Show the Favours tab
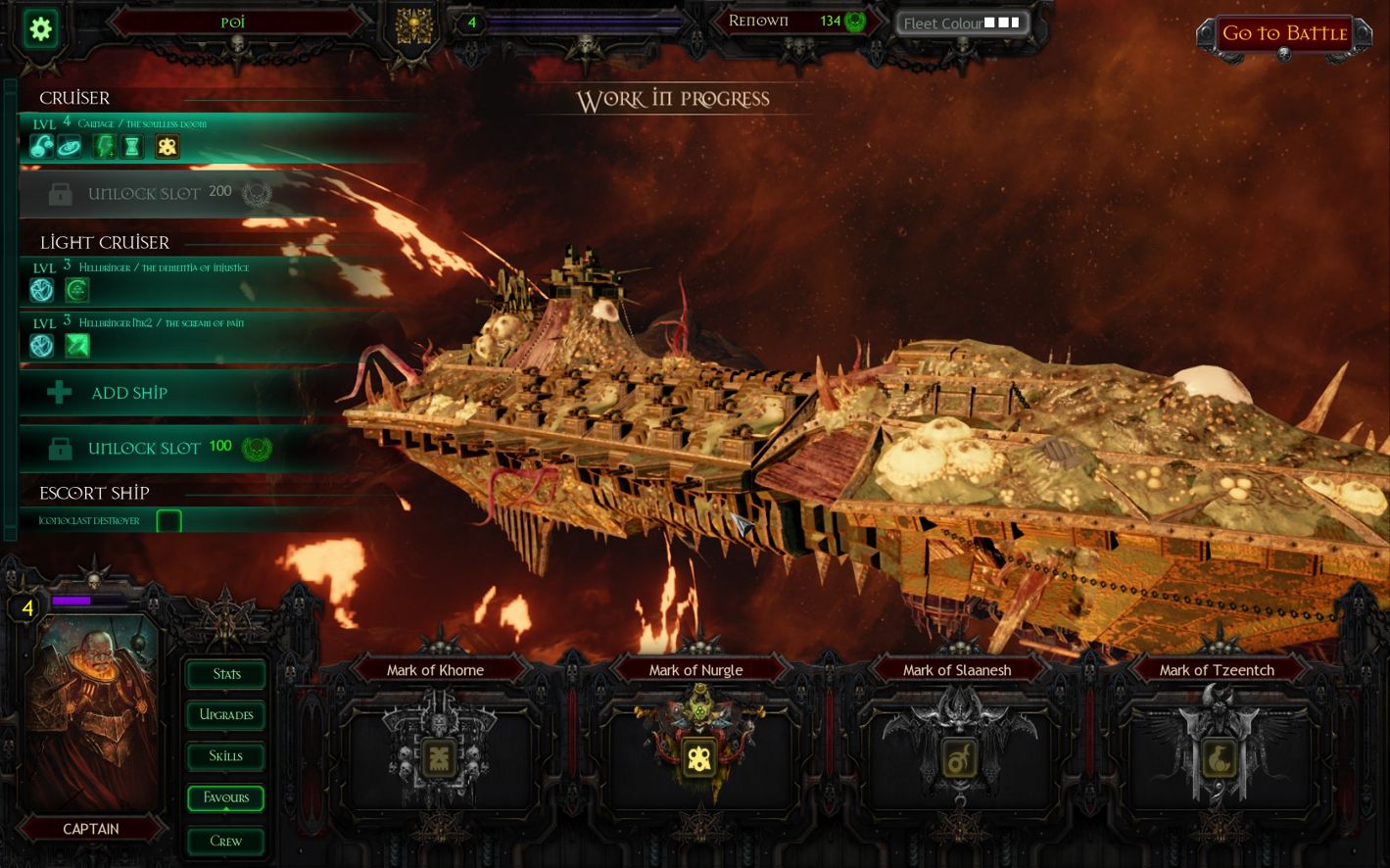Viewport: 1390px width, 868px height. click(x=226, y=798)
